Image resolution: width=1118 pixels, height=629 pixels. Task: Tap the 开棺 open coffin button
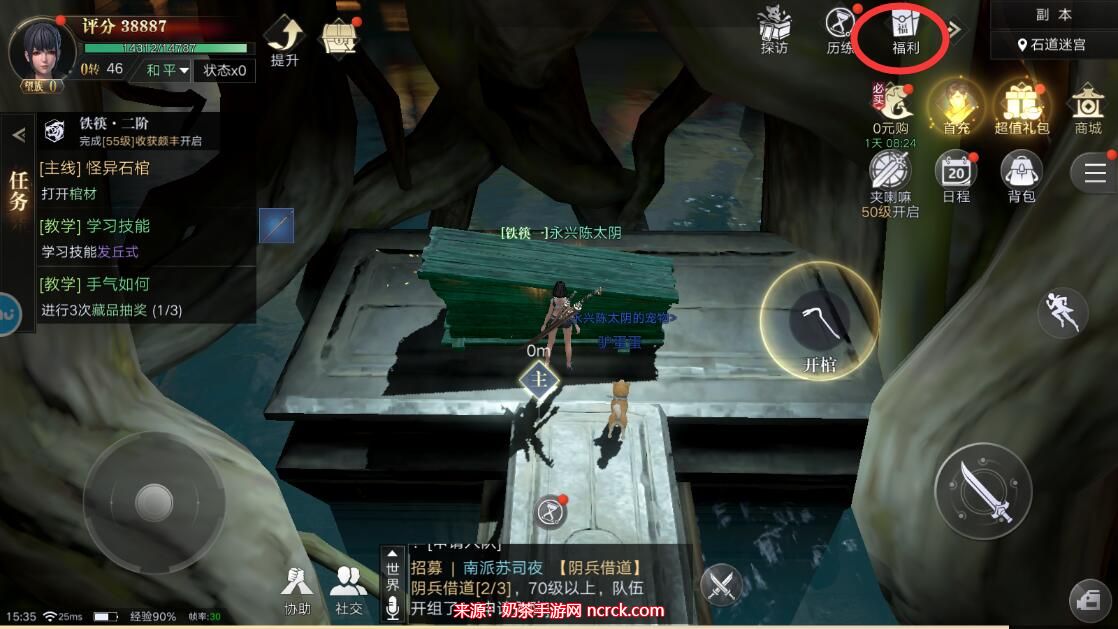pyautogui.click(x=820, y=322)
